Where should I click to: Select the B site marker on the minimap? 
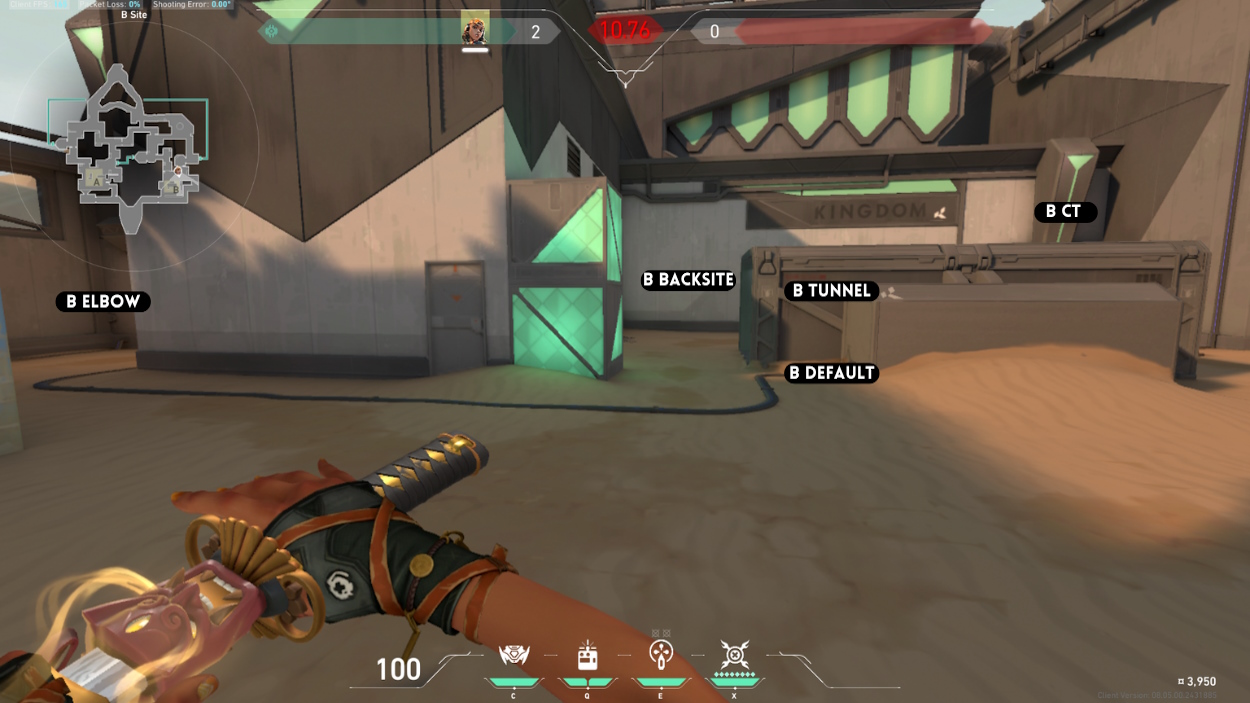175,187
